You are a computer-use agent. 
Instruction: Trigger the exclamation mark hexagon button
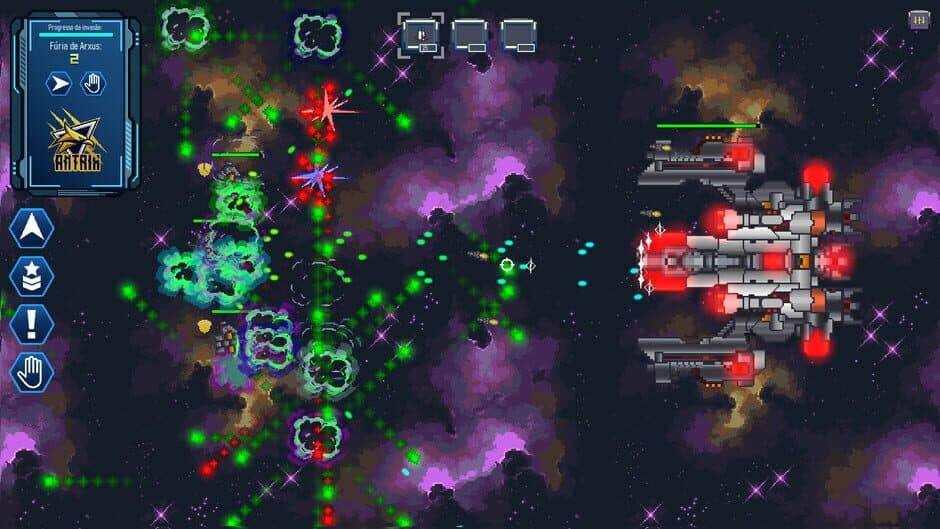tap(31, 325)
